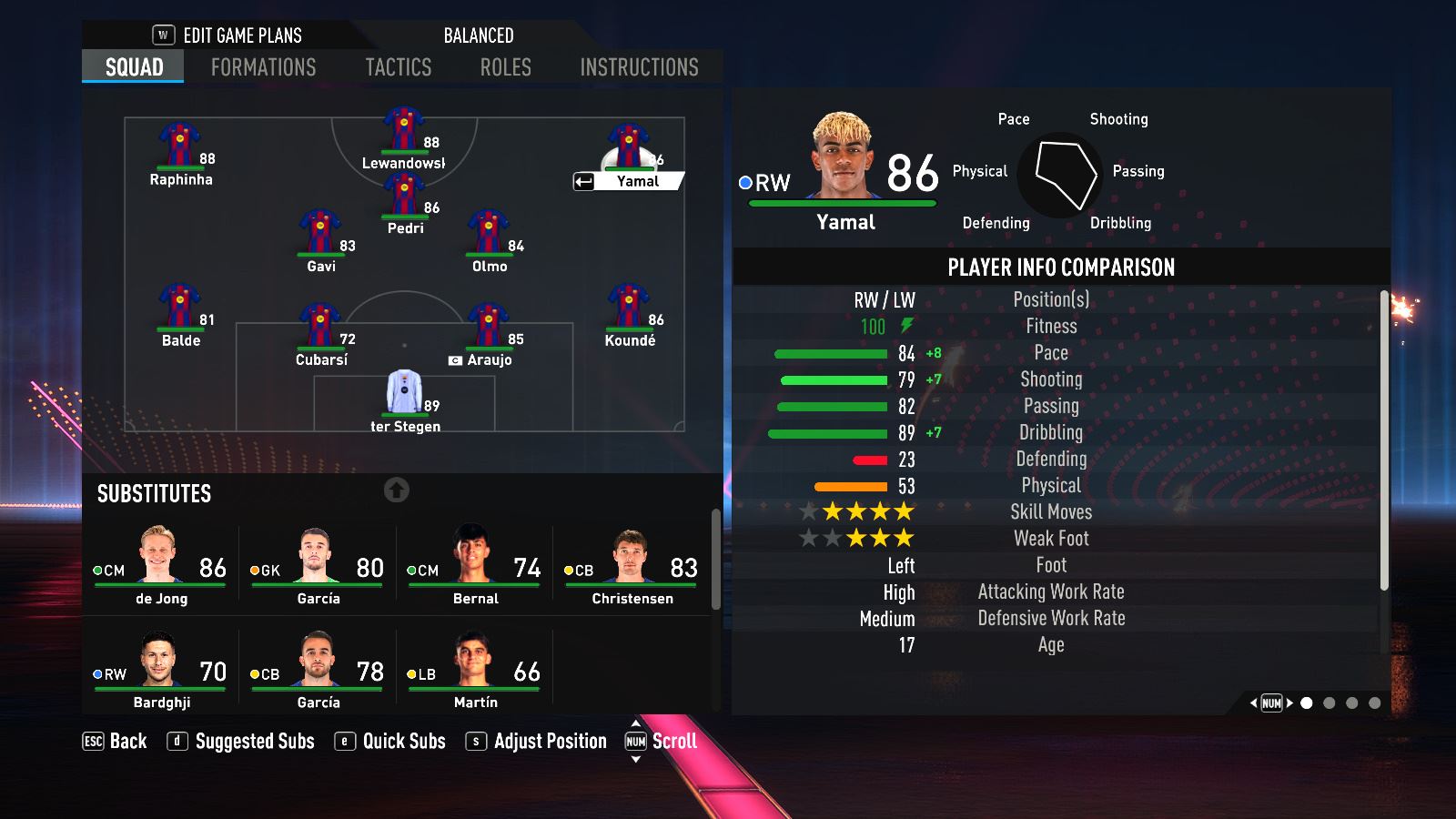Select substitute Bernal
The height and width of the screenshot is (819, 1456).
[475, 566]
